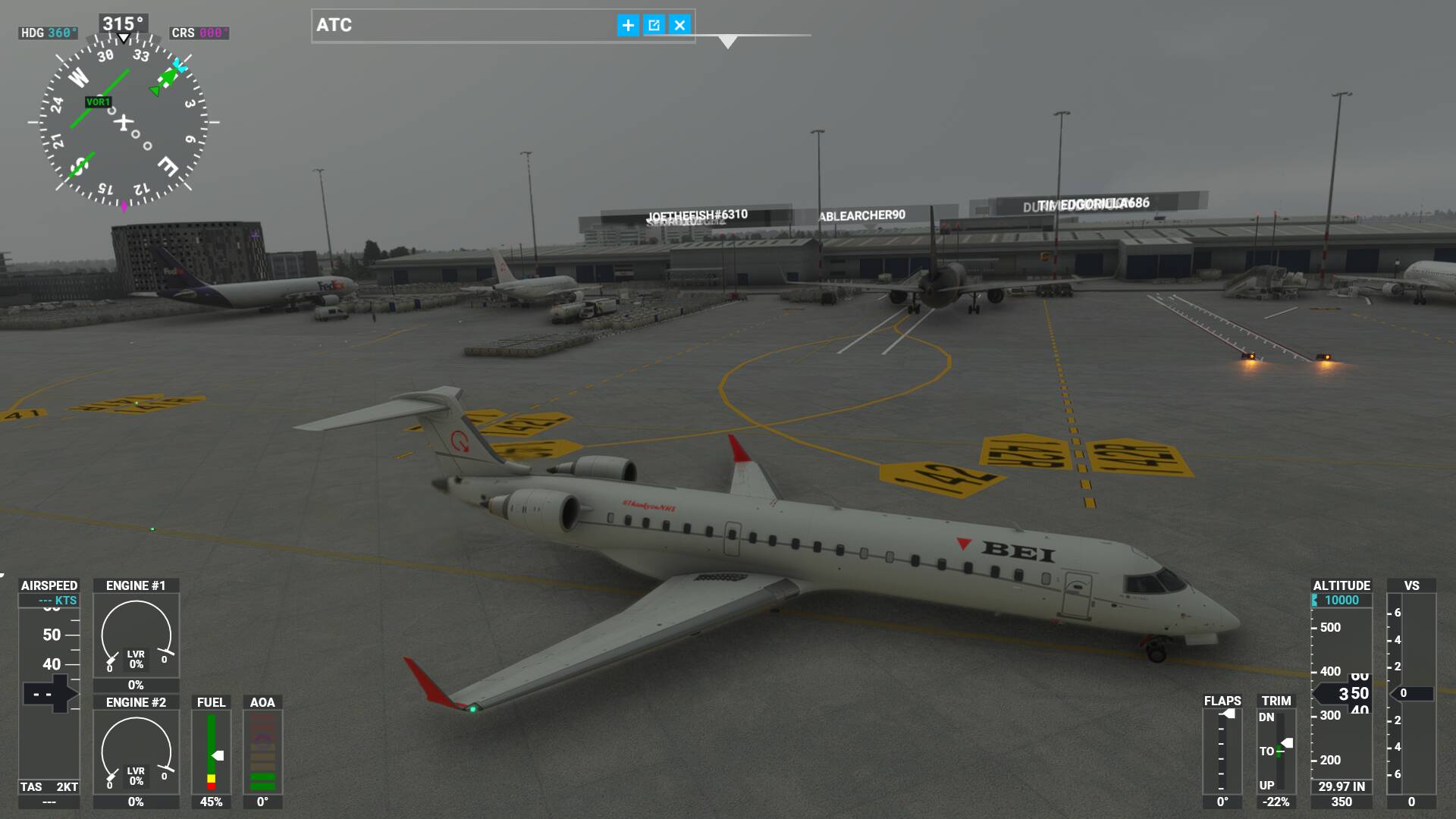Pop out the ATC window
This screenshot has width=1456, height=819.
pyautogui.click(x=654, y=25)
